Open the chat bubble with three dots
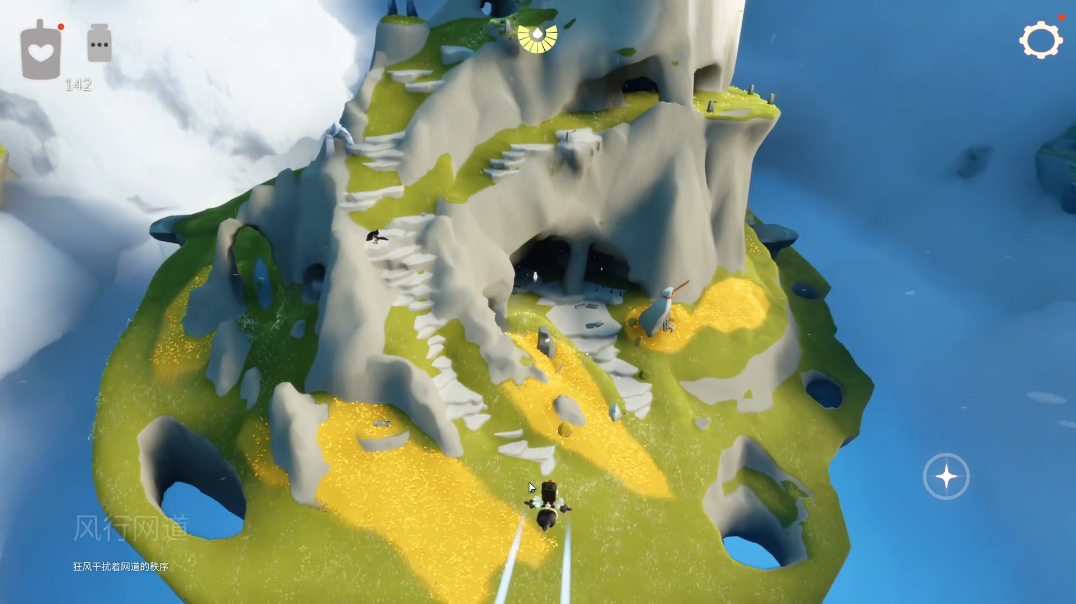The height and width of the screenshot is (604, 1076). 99,44
